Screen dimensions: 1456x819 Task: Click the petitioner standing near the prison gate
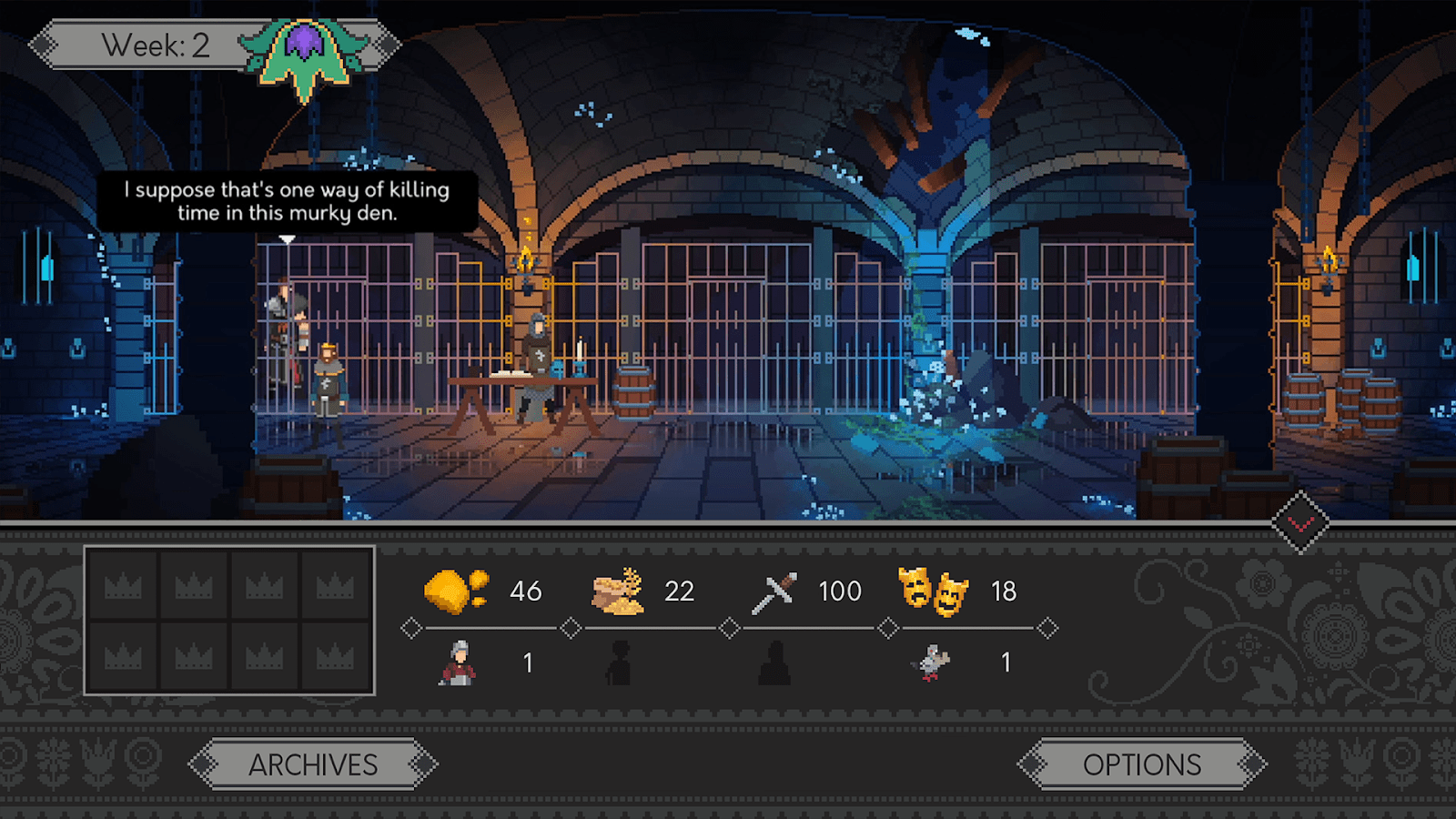(329, 382)
